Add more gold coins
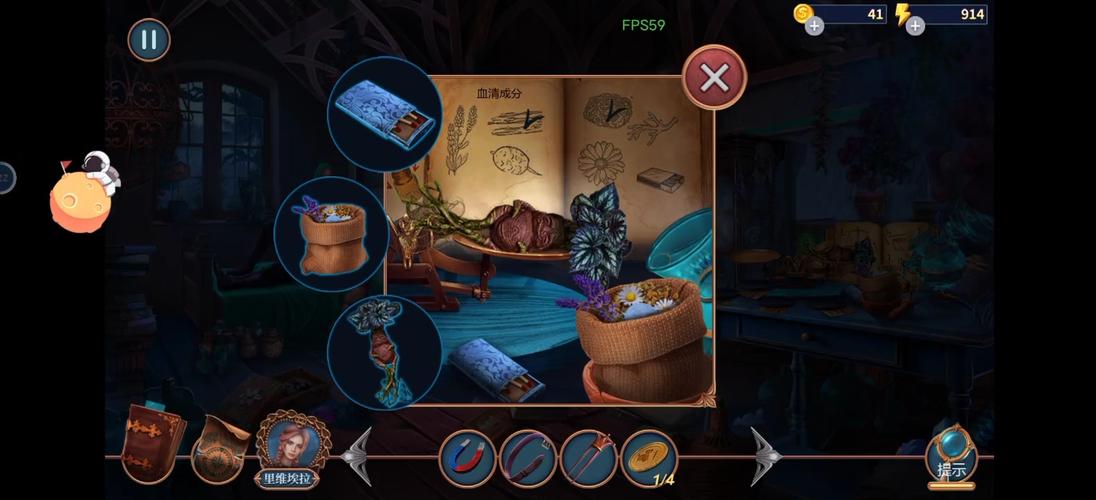 [815, 26]
